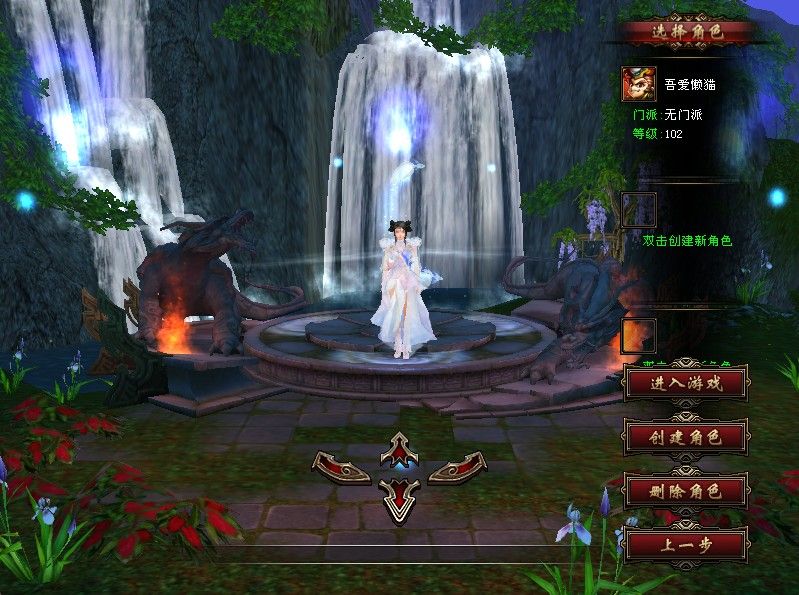The height and width of the screenshot is (595, 799).
Task: Open 创建角色 (Create Character)
Action: (685, 437)
